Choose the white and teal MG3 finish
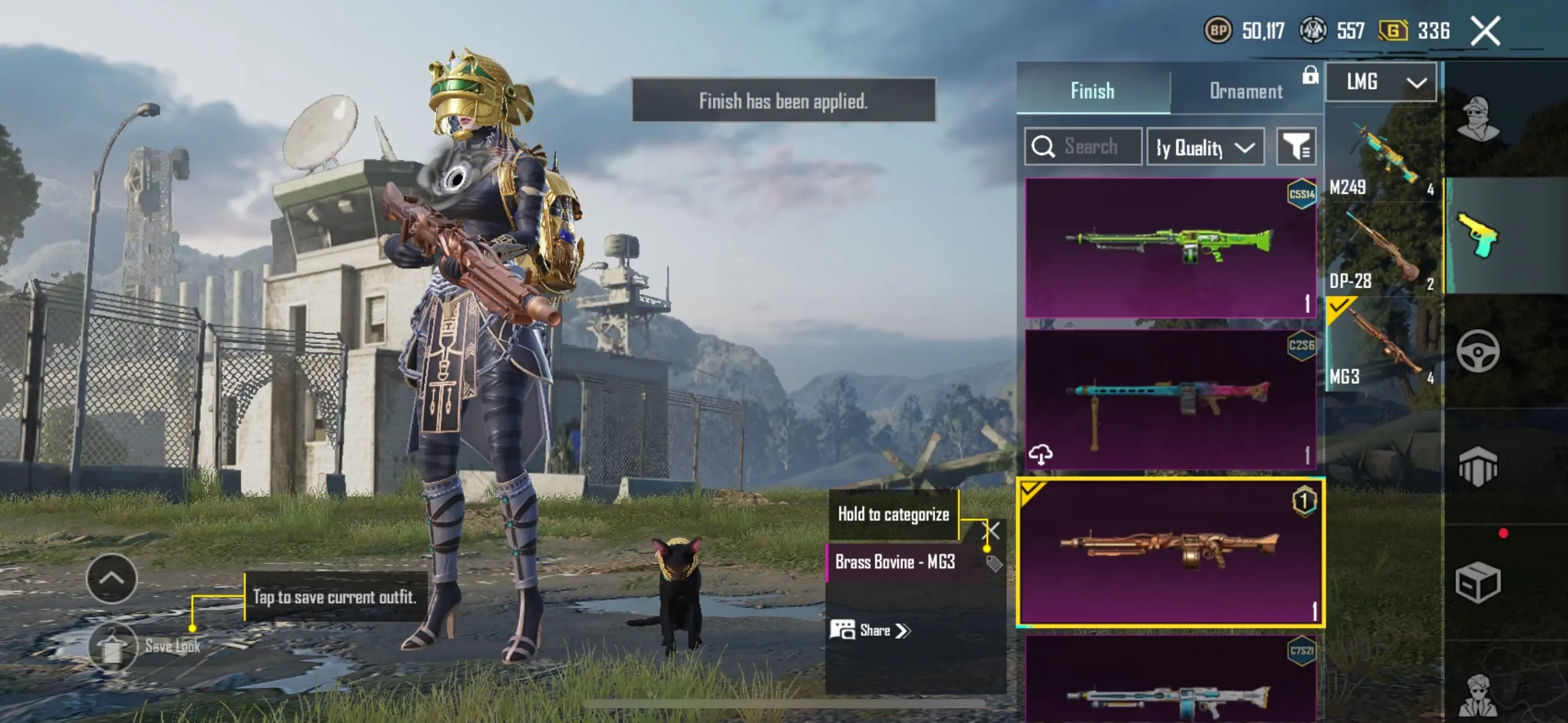The height and width of the screenshot is (723, 1568). click(x=1170, y=681)
